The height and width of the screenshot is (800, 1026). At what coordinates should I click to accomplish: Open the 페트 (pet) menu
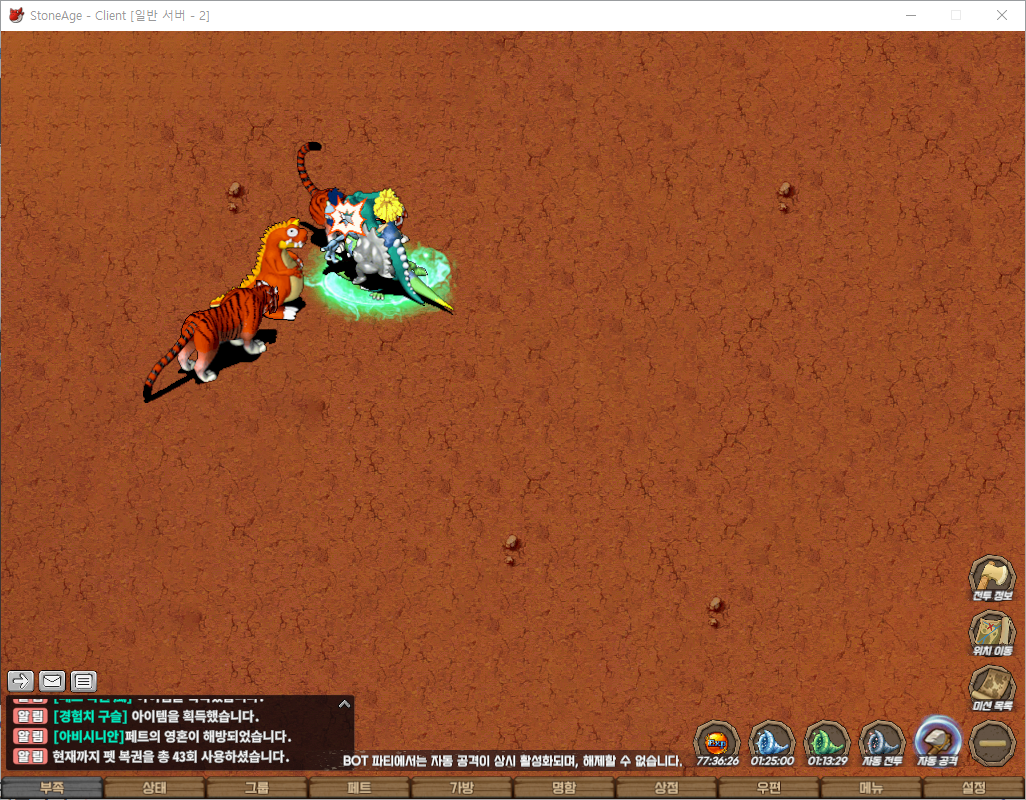[359, 788]
